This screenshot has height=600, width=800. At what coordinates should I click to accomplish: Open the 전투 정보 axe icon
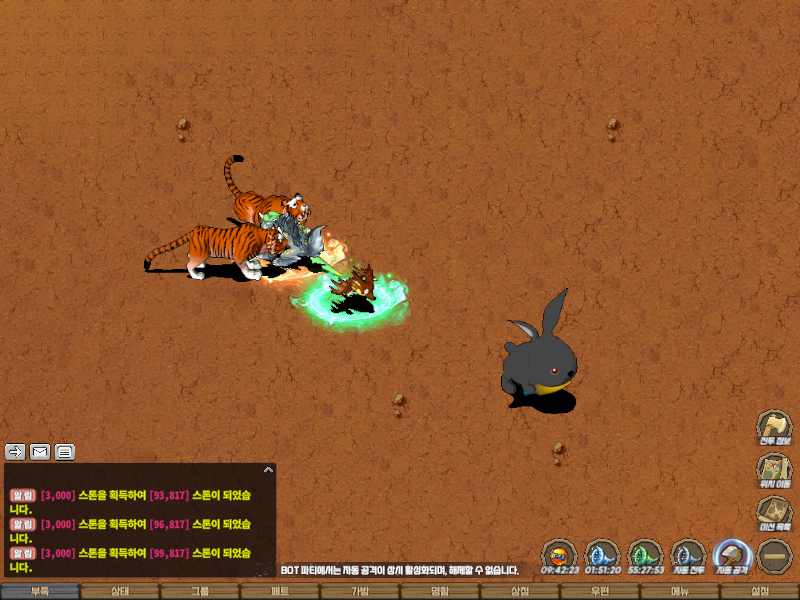pos(775,425)
